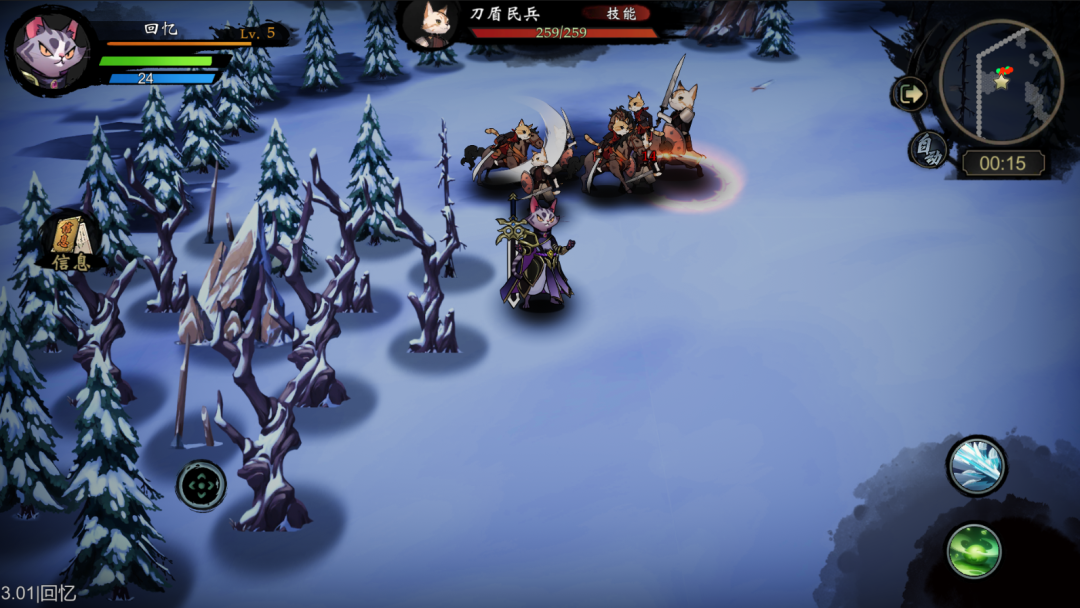
Task: Tap the exit arrow icon
Action: pyautogui.click(x=909, y=95)
